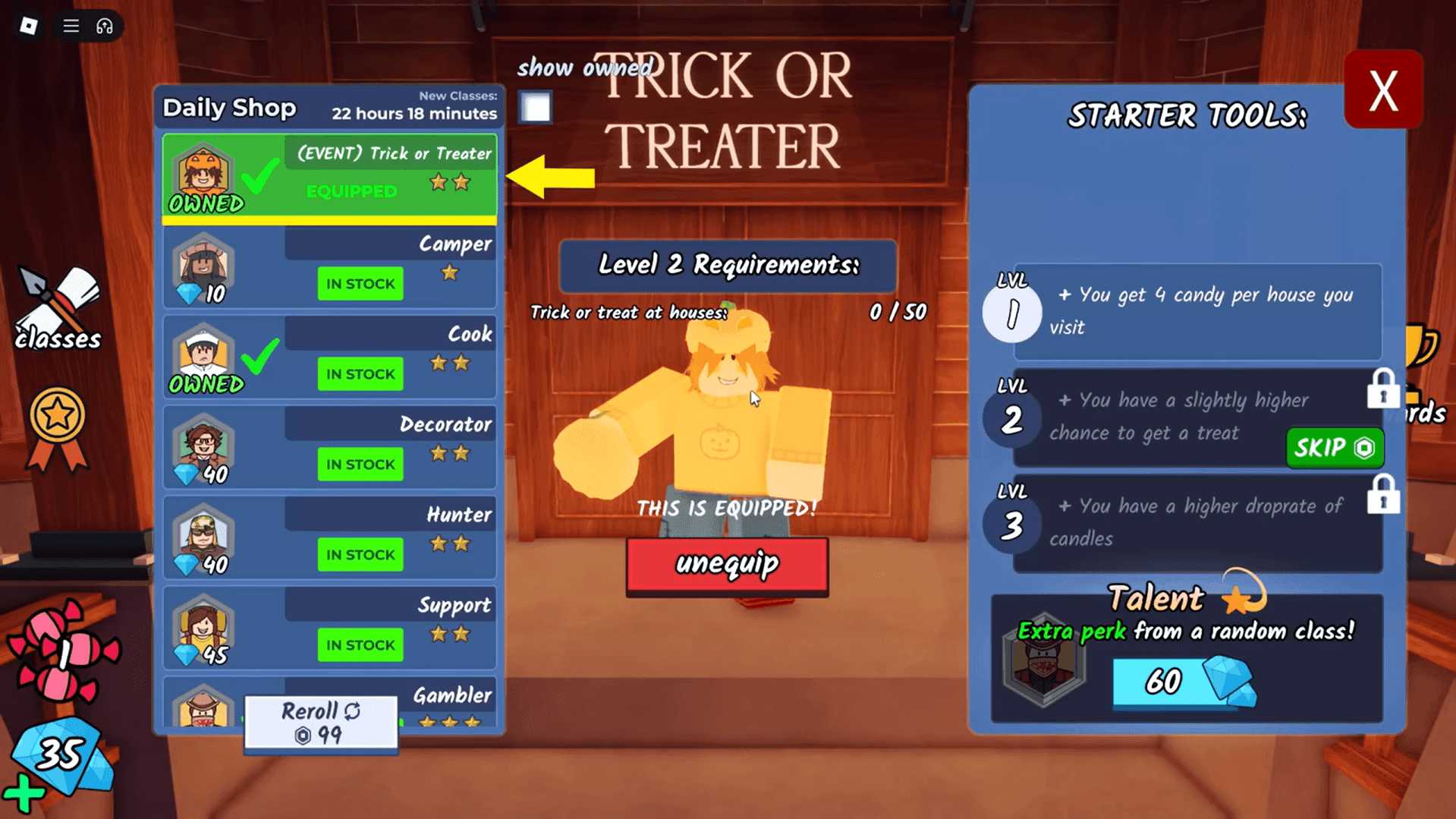Select the Camper class portrait icon
This screenshot has height=819, width=1456.
pyautogui.click(x=203, y=266)
